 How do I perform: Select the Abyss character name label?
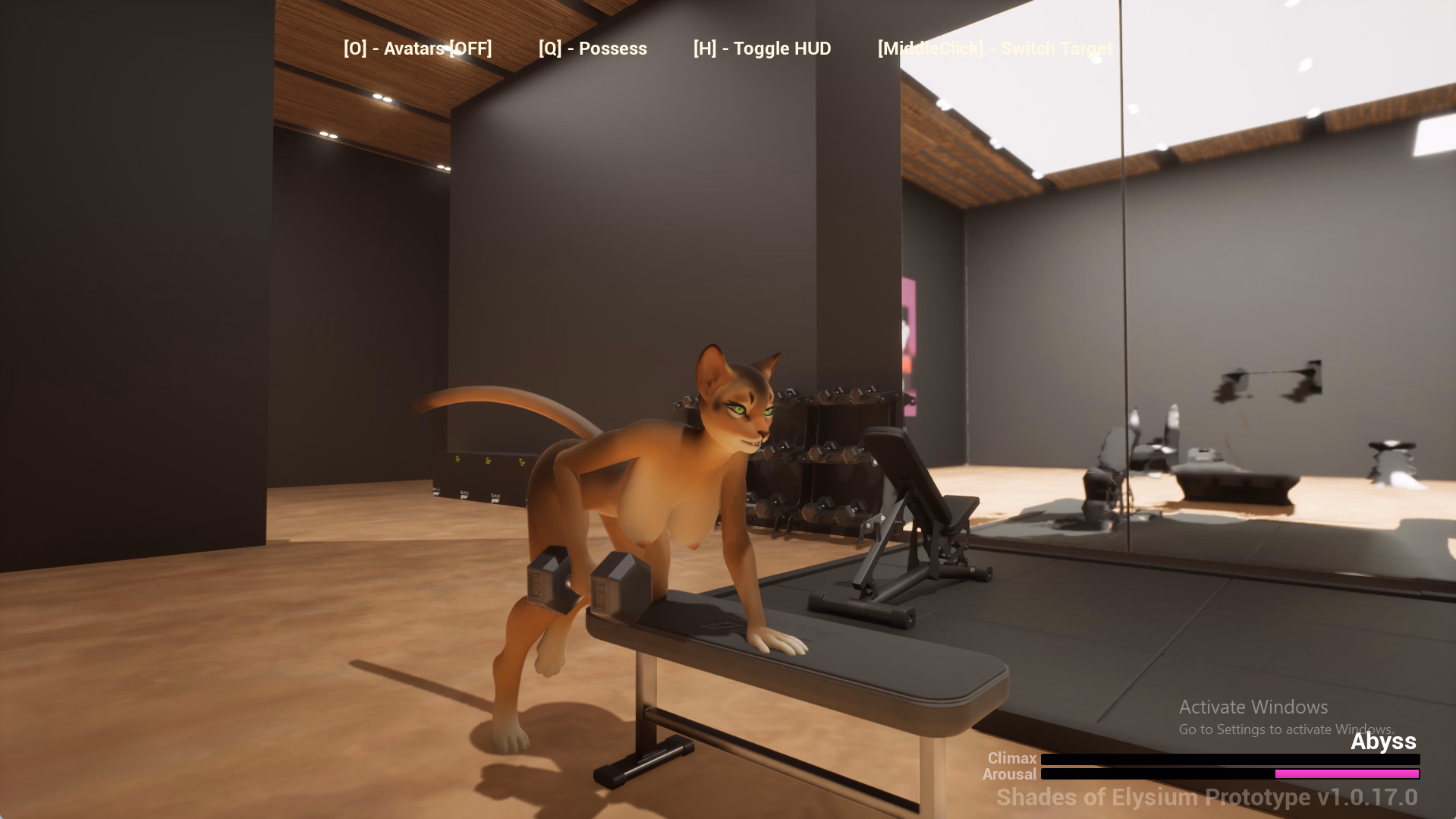click(1382, 742)
